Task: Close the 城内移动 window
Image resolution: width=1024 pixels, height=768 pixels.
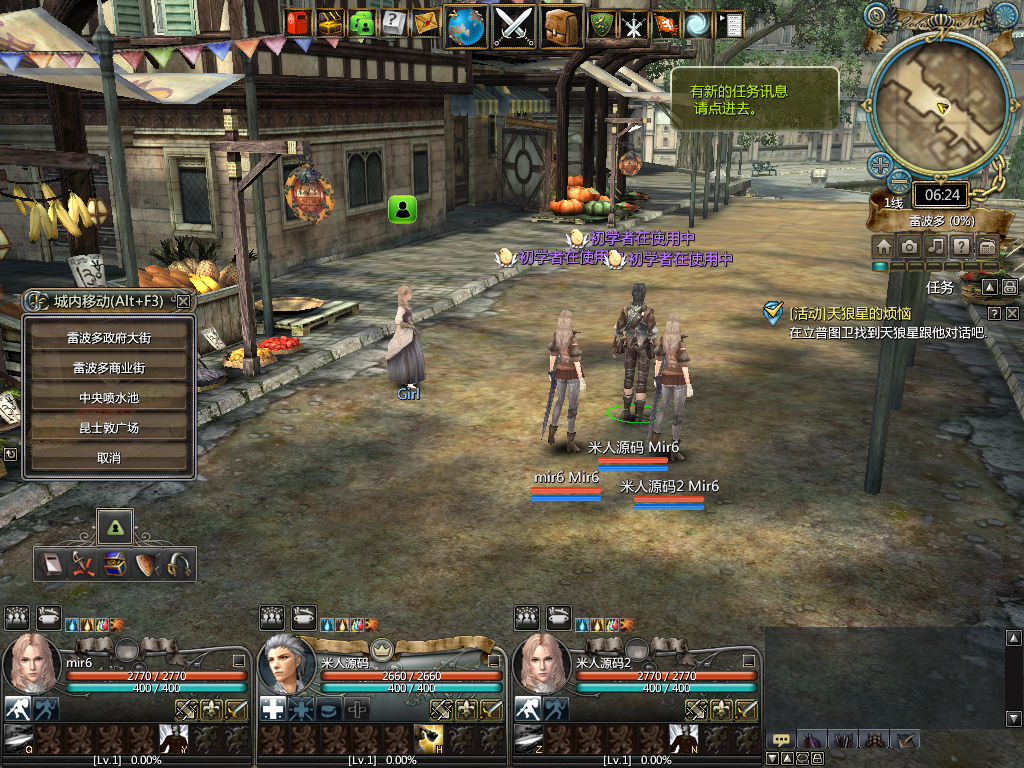Action: pos(183,300)
